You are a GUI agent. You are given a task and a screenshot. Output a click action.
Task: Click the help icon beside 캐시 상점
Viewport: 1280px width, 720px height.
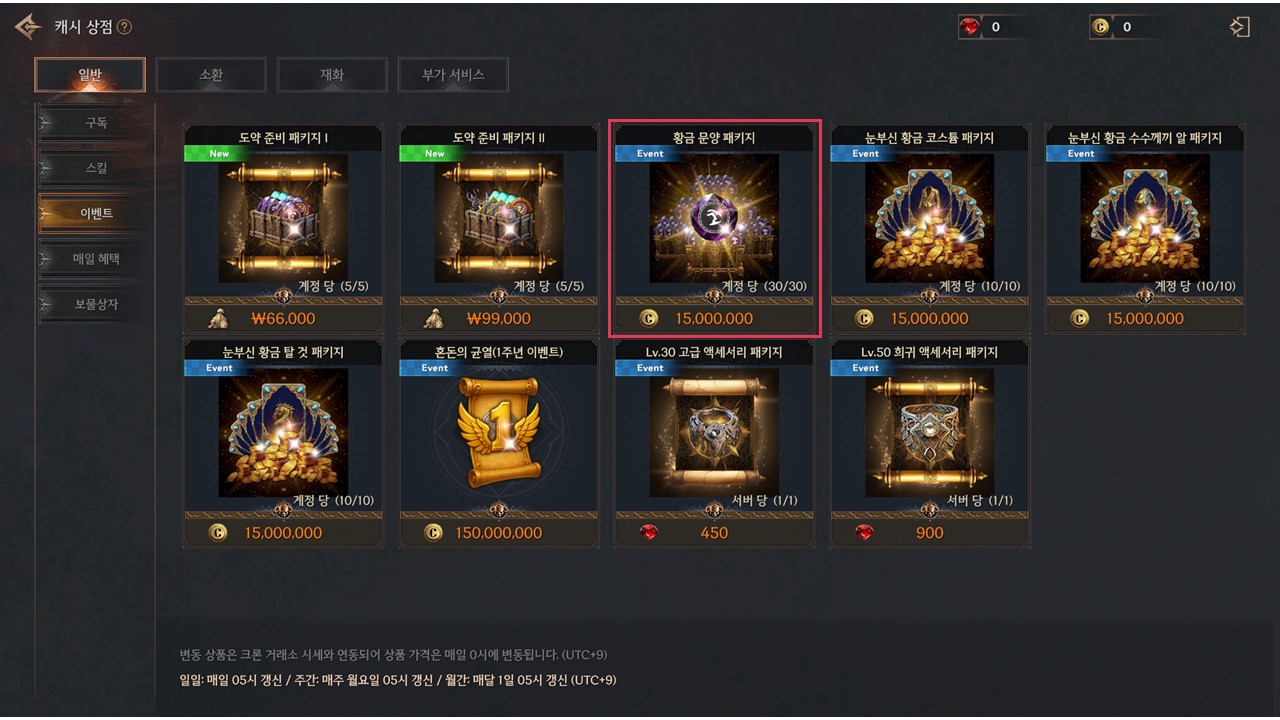point(124,27)
